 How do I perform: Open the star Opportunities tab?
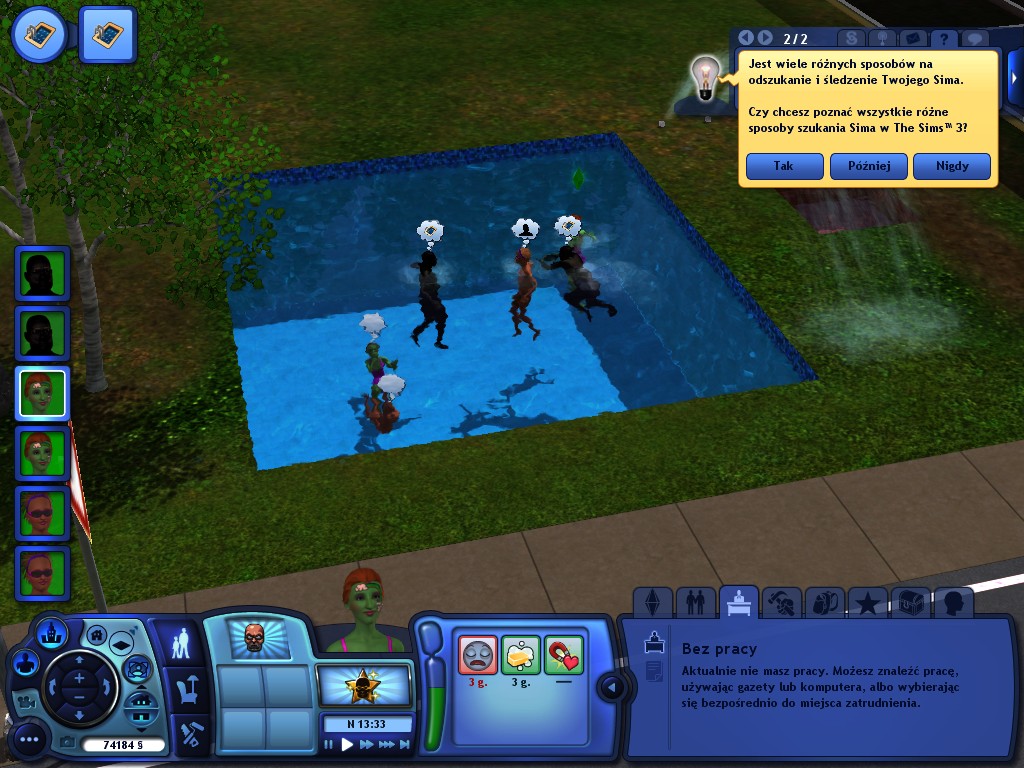point(868,602)
